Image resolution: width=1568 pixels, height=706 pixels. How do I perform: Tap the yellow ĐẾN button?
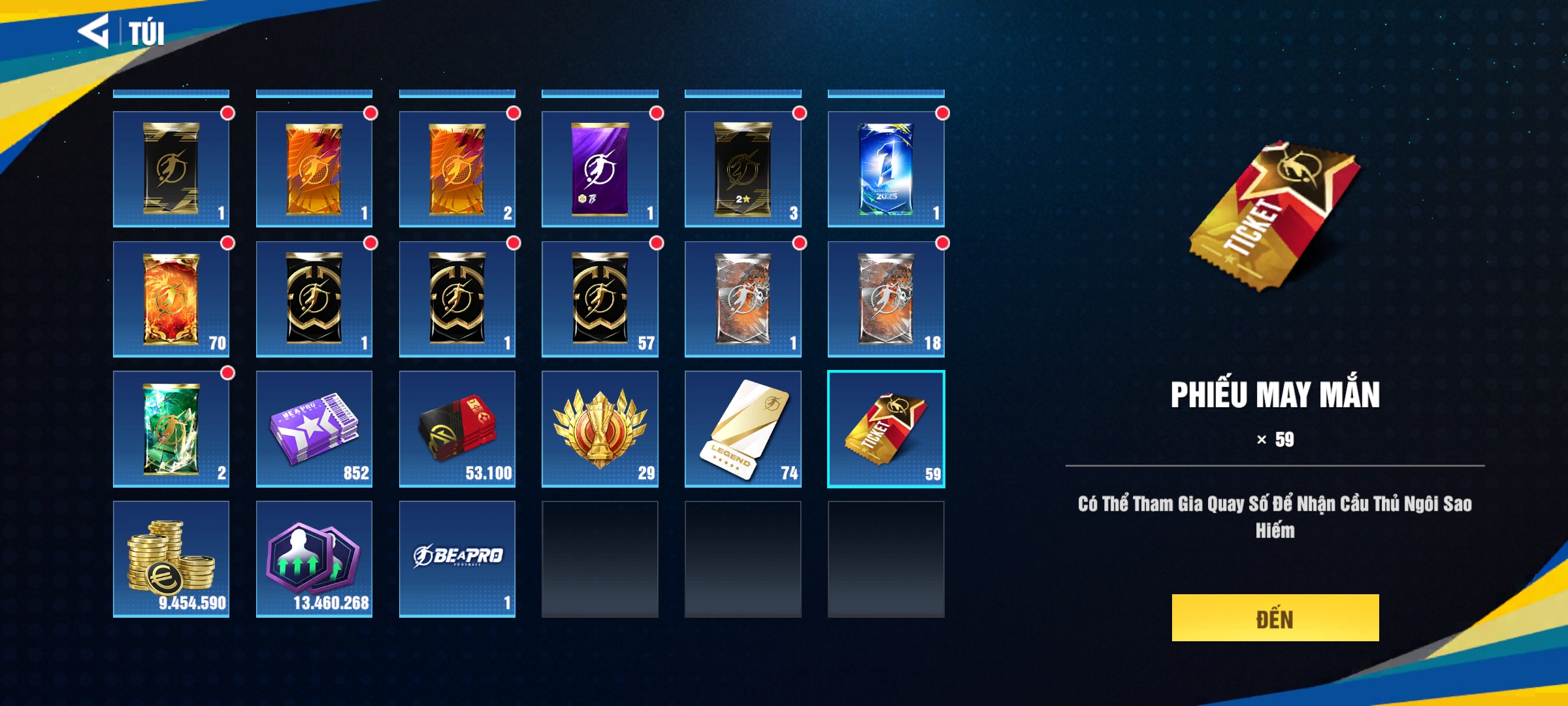coord(1275,618)
